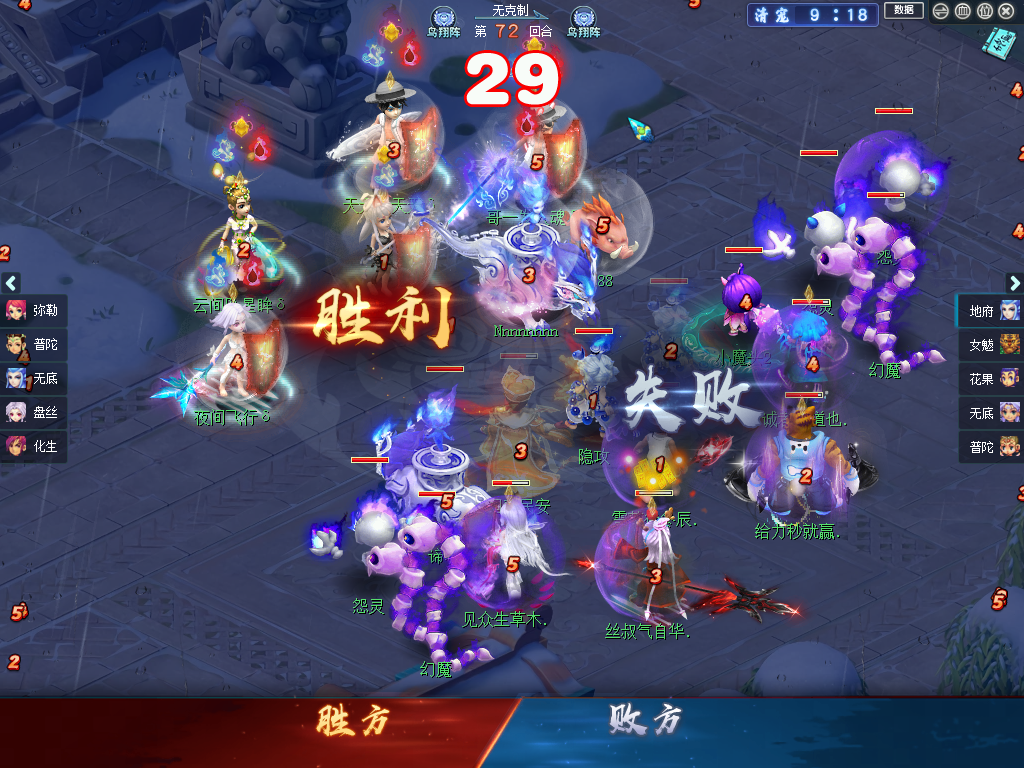The width and height of the screenshot is (1024, 768).
Task: Select the 盘丝 player entry
Action: pos(34,412)
